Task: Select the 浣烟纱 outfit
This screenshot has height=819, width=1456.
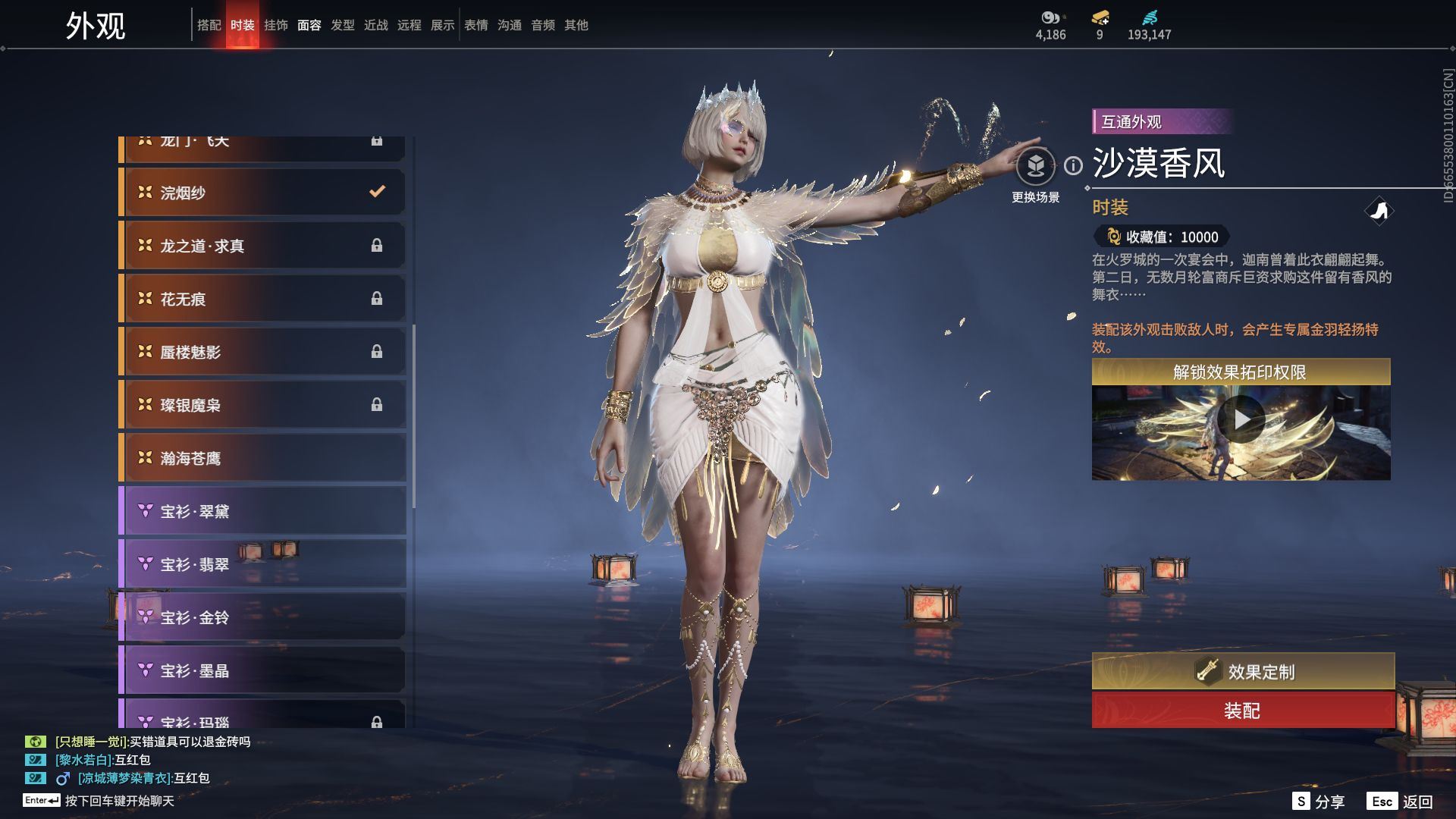Action: click(x=262, y=193)
